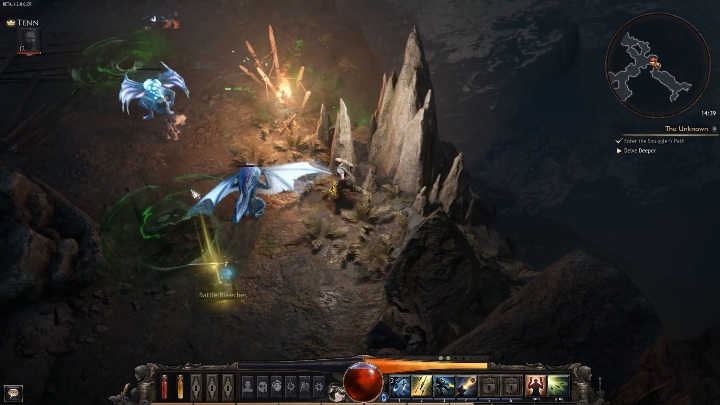Open the chat bubble button
Screen dimensions: 720x405
[13, 393]
